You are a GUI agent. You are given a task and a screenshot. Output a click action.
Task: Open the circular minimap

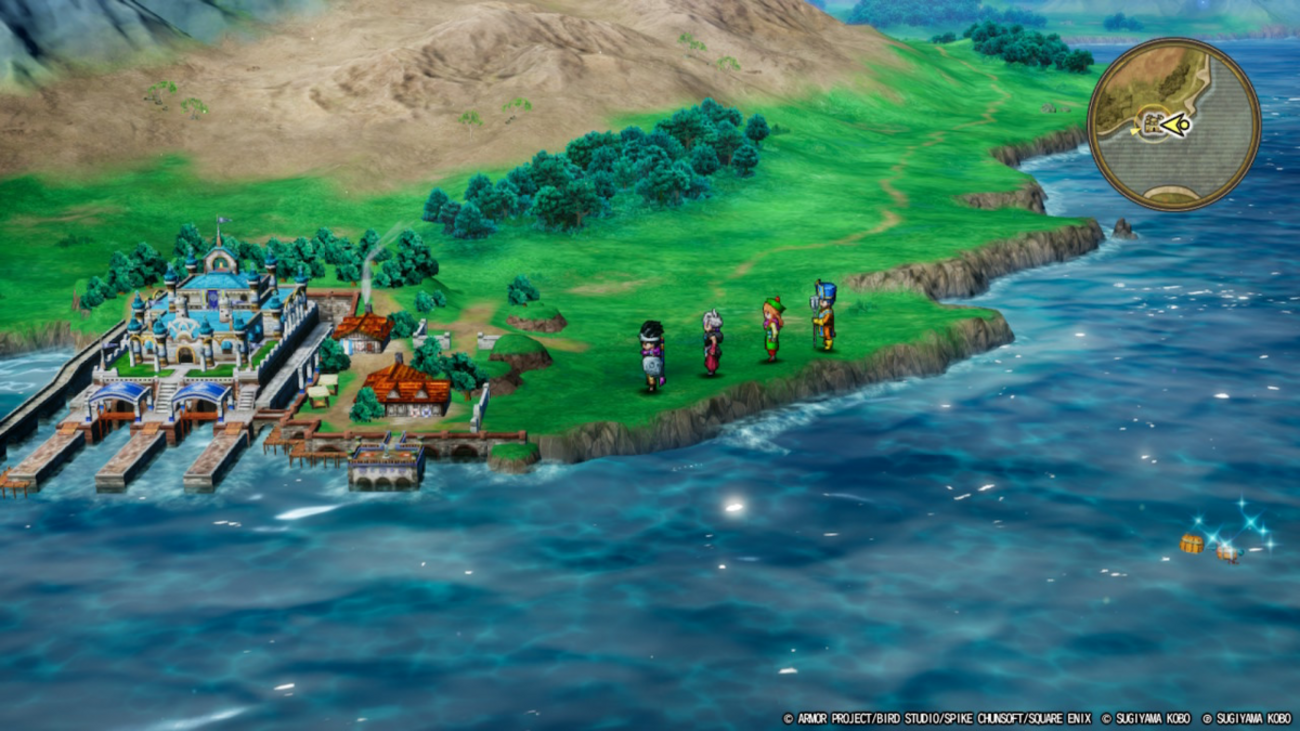click(1173, 124)
